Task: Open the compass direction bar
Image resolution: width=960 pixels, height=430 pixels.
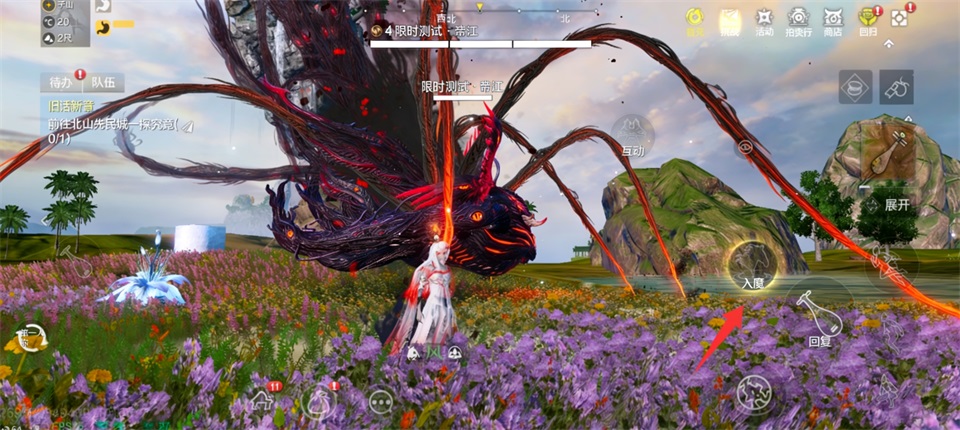Action: [x=480, y=15]
